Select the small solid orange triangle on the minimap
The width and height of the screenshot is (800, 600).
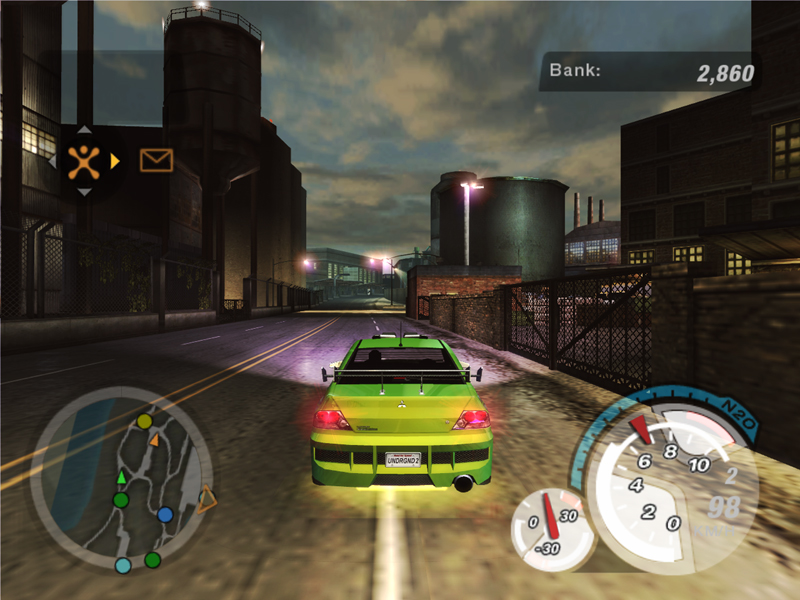154,438
